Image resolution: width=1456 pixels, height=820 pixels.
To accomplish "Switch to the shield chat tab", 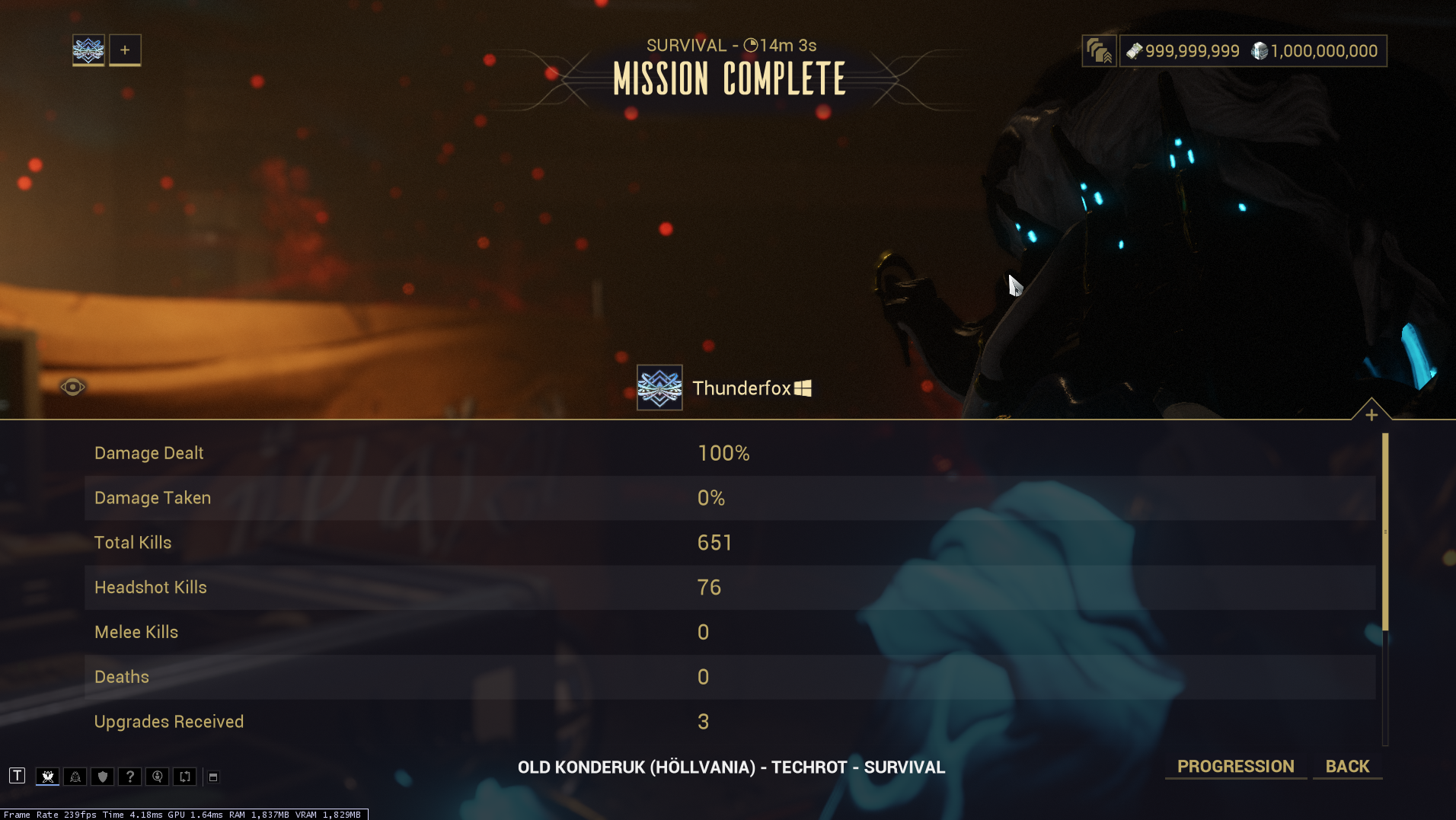I will coord(103,777).
